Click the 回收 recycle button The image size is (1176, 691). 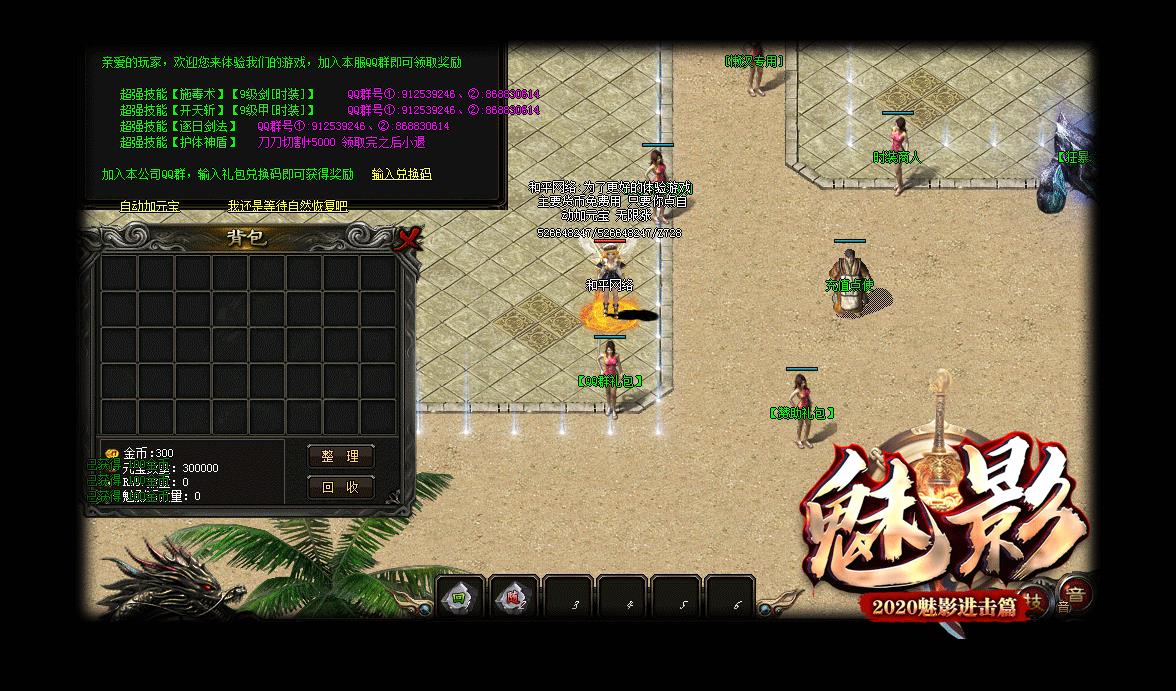[340, 487]
